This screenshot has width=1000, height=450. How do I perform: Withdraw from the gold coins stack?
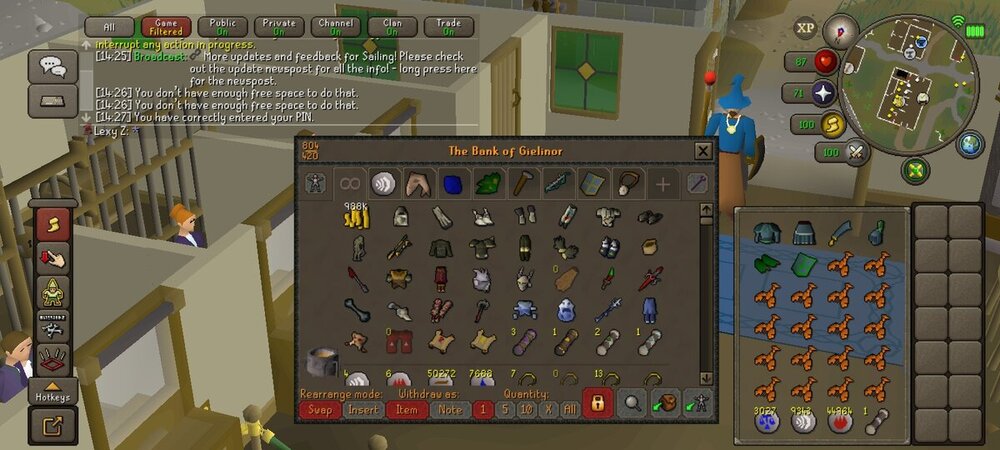357,216
